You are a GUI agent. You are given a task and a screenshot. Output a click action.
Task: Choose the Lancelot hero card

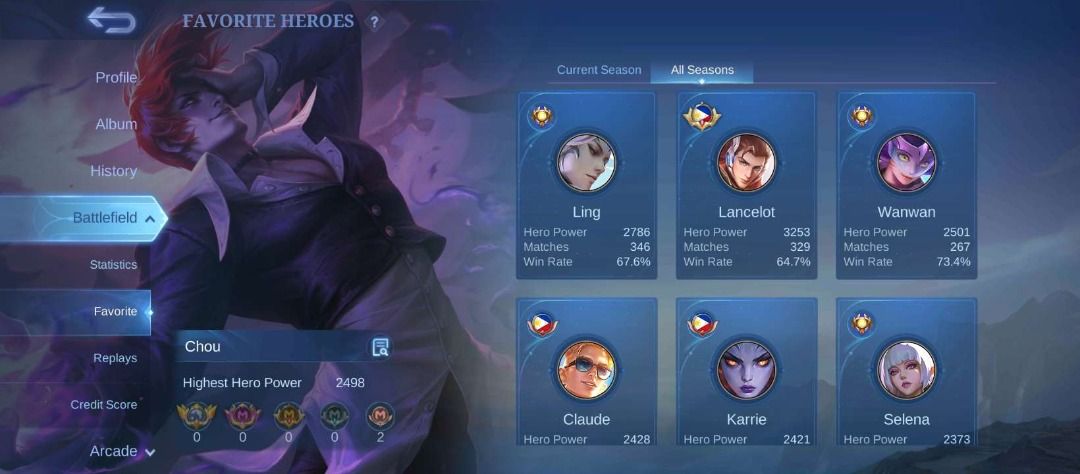pos(747,185)
